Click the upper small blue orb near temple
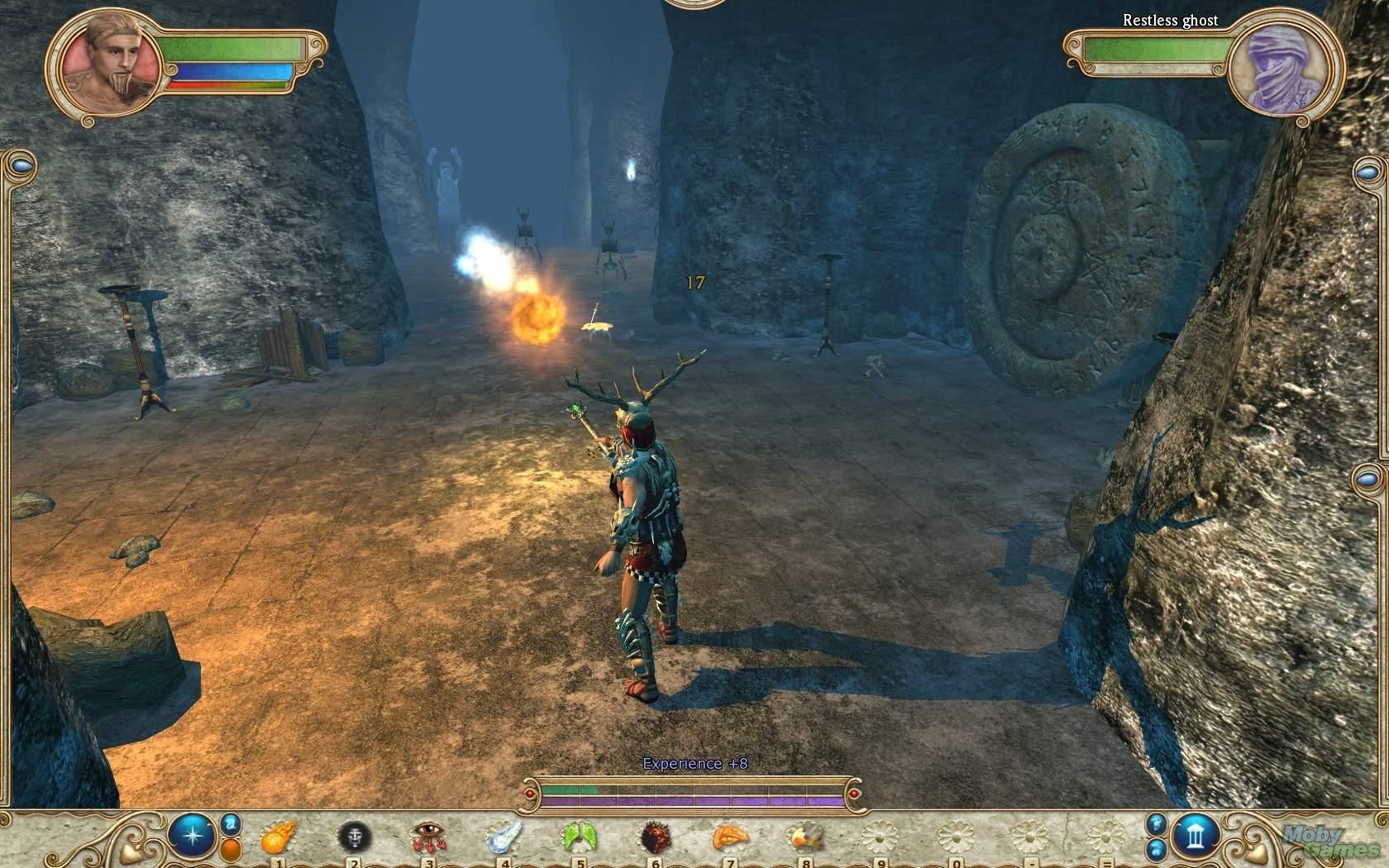The width and height of the screenshot is (1389, 868). [x=1156, y=823]
